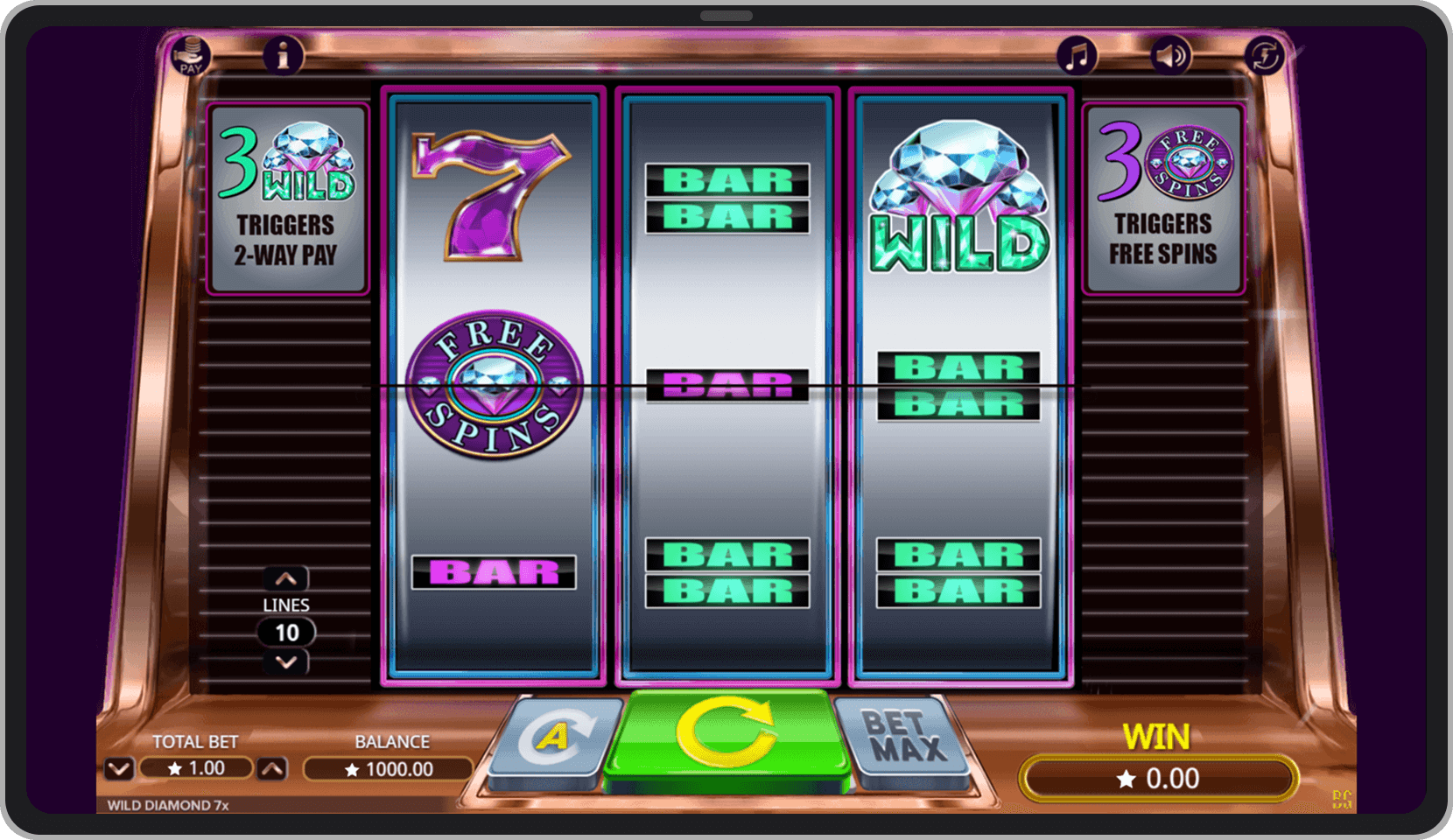Click the FREE SPINS symbol on reel one
The width and height of the screenshot is (1453, 840).
(495, 382)
